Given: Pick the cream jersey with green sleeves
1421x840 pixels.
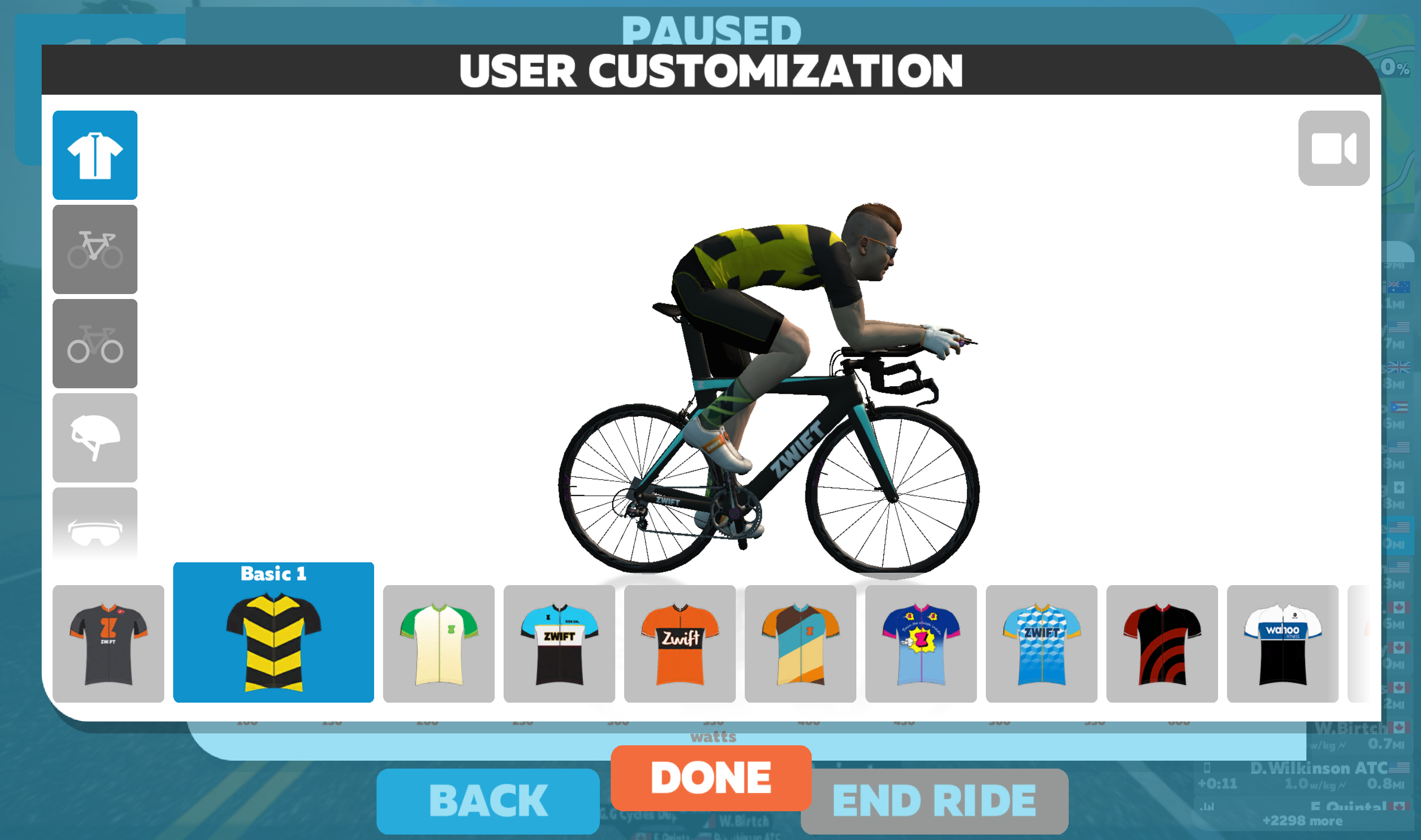Looking at the screenshot, I should click(439, 644).
